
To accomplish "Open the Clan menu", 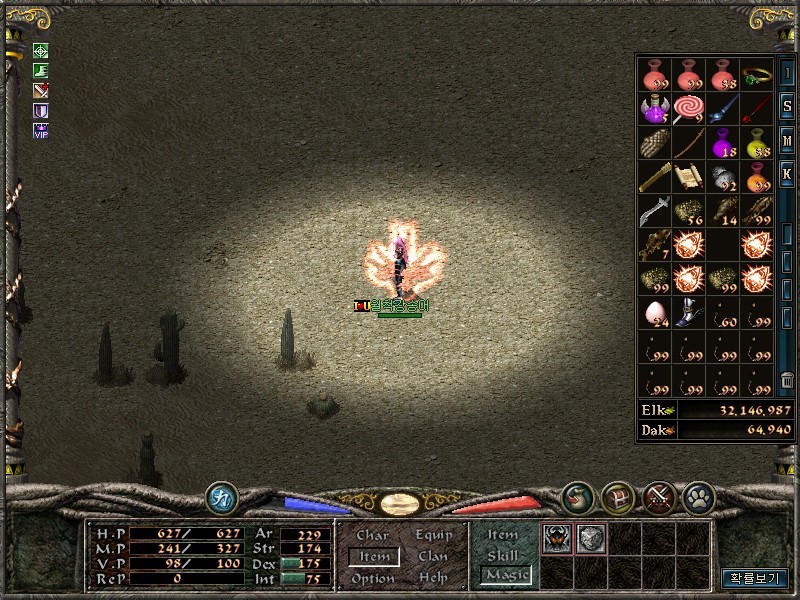I will tap(433, 556).
